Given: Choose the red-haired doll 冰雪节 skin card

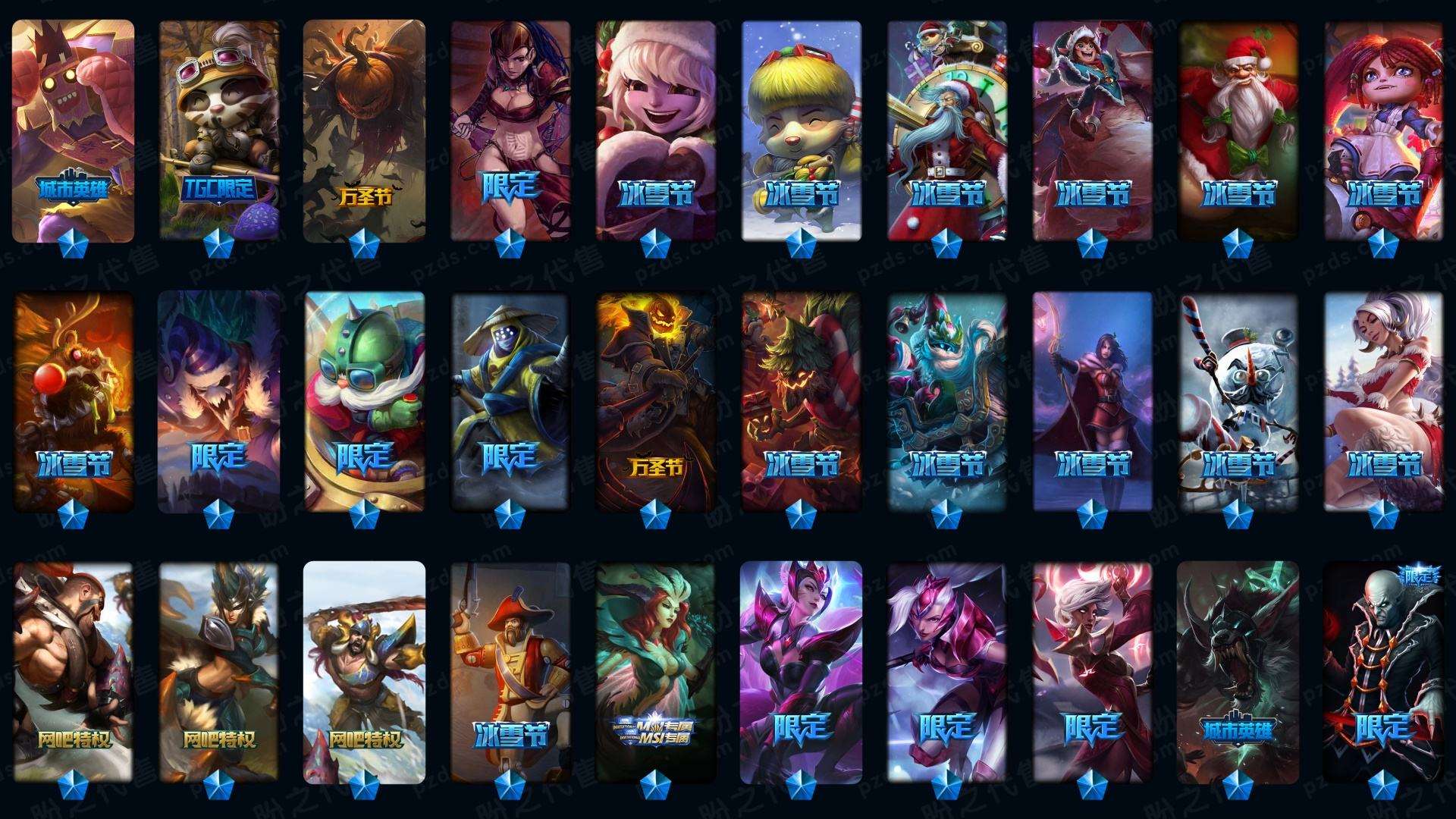Looking at the screenshot, I should pos(1384,129).
